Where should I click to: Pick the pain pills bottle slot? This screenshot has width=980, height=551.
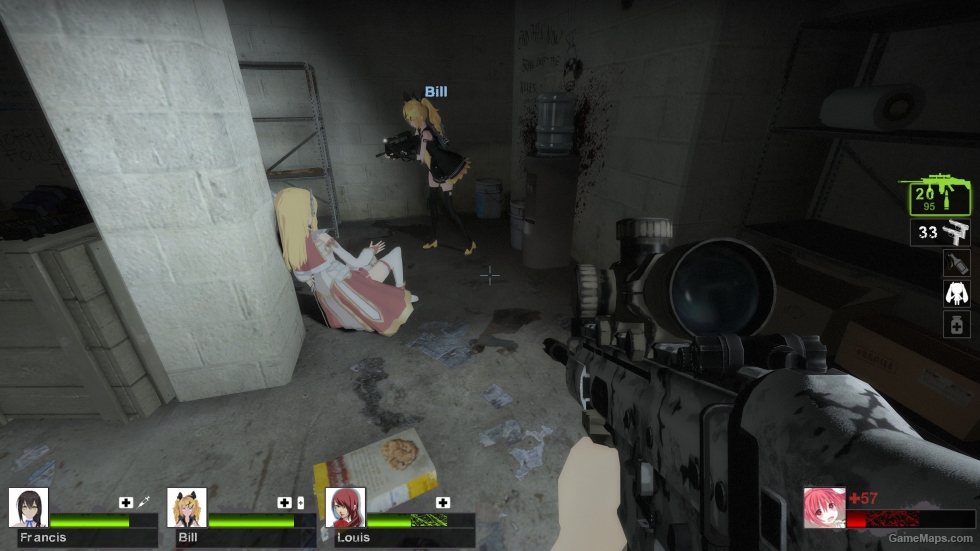[956, 324]
